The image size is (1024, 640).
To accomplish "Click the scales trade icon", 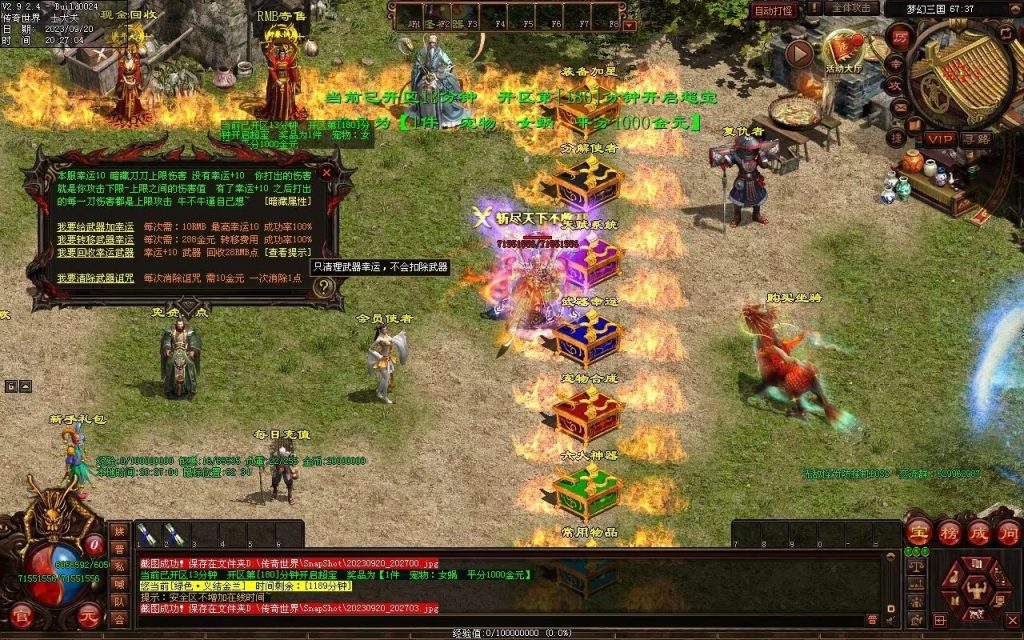I will click(914, 566).
